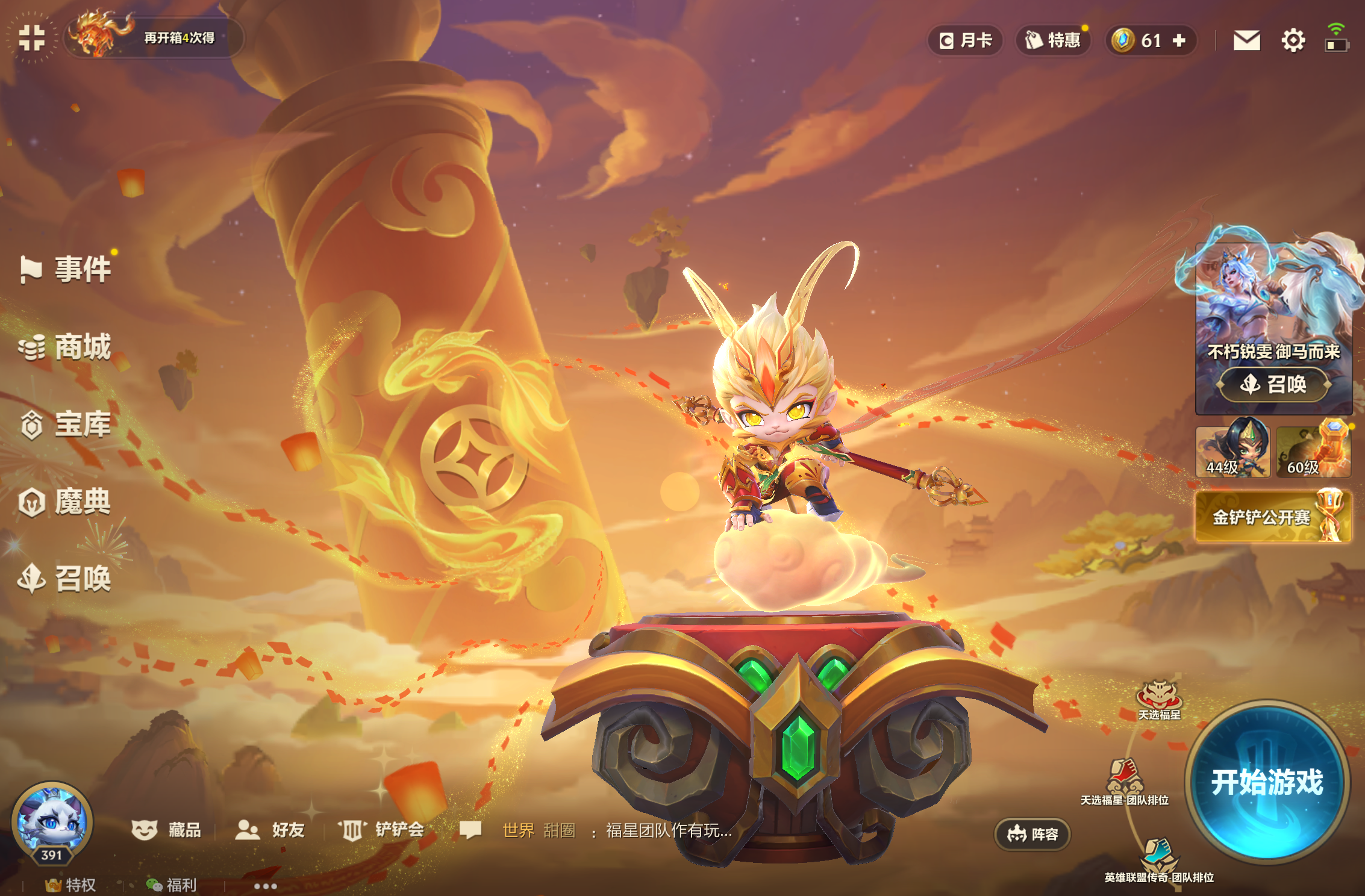Open the 魔典 codex menu
This screenshot has height=896, width=1365.
click(66, 502)
